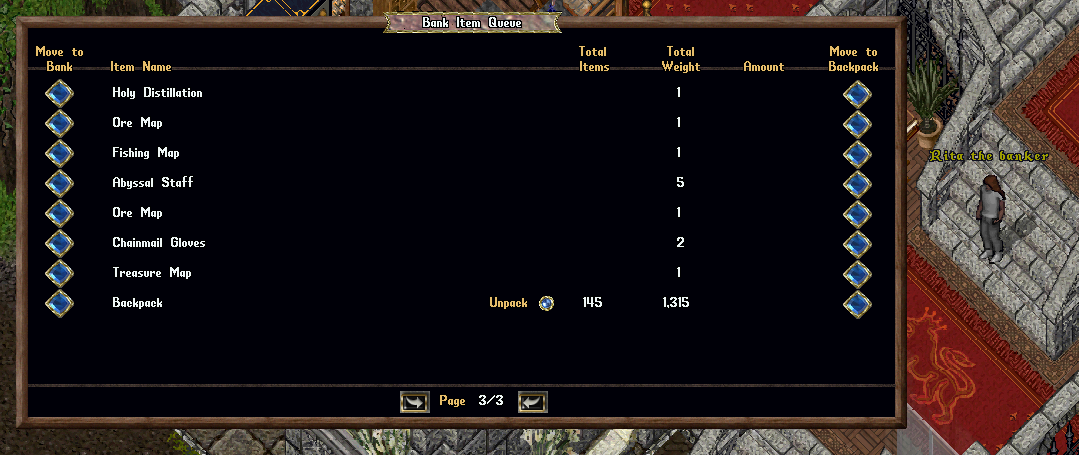
Task: Click the left-pointing page arrow
Action: 533,402
